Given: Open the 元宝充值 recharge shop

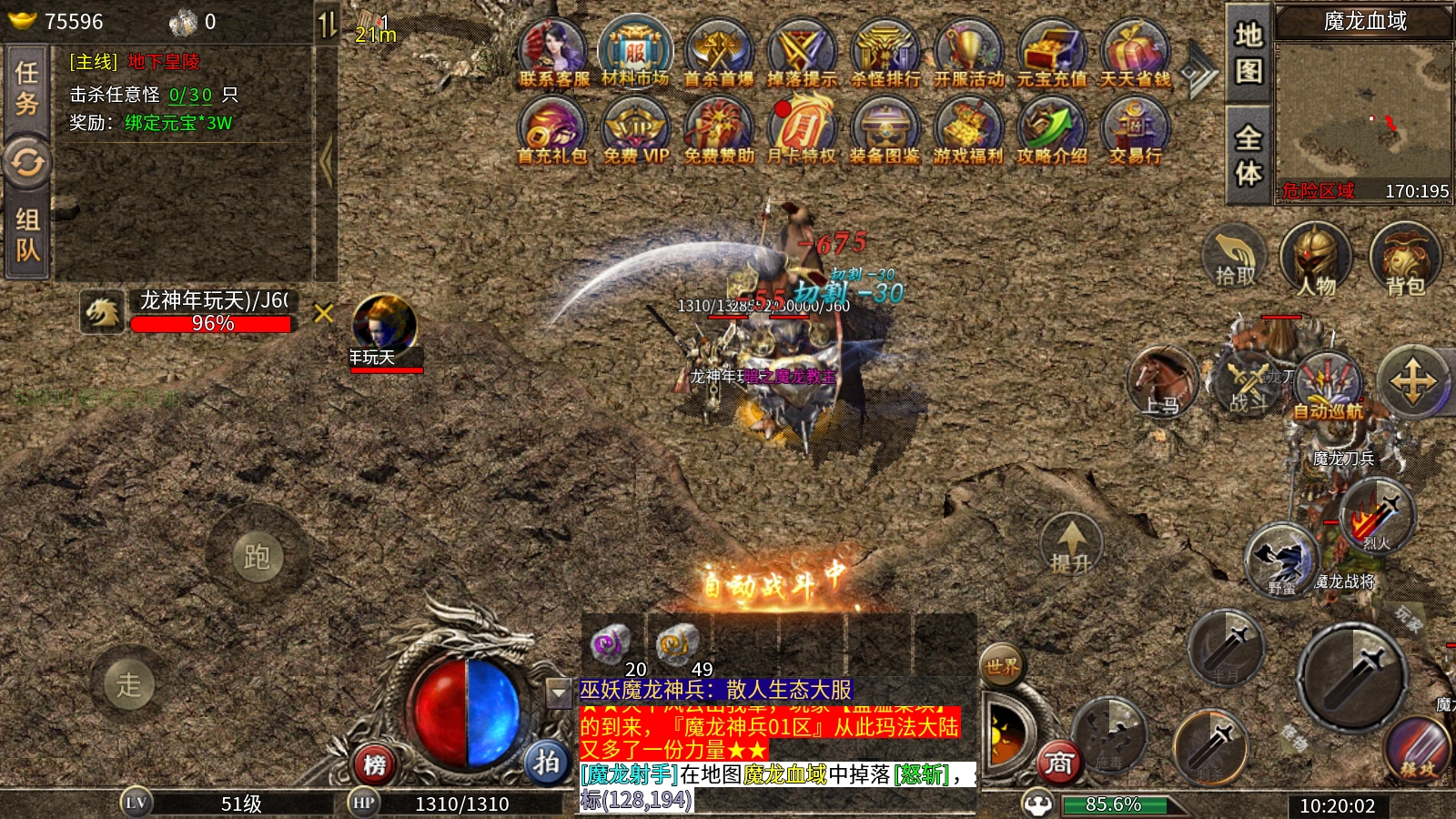Looking at the screenshot, I should [1051, 53].
